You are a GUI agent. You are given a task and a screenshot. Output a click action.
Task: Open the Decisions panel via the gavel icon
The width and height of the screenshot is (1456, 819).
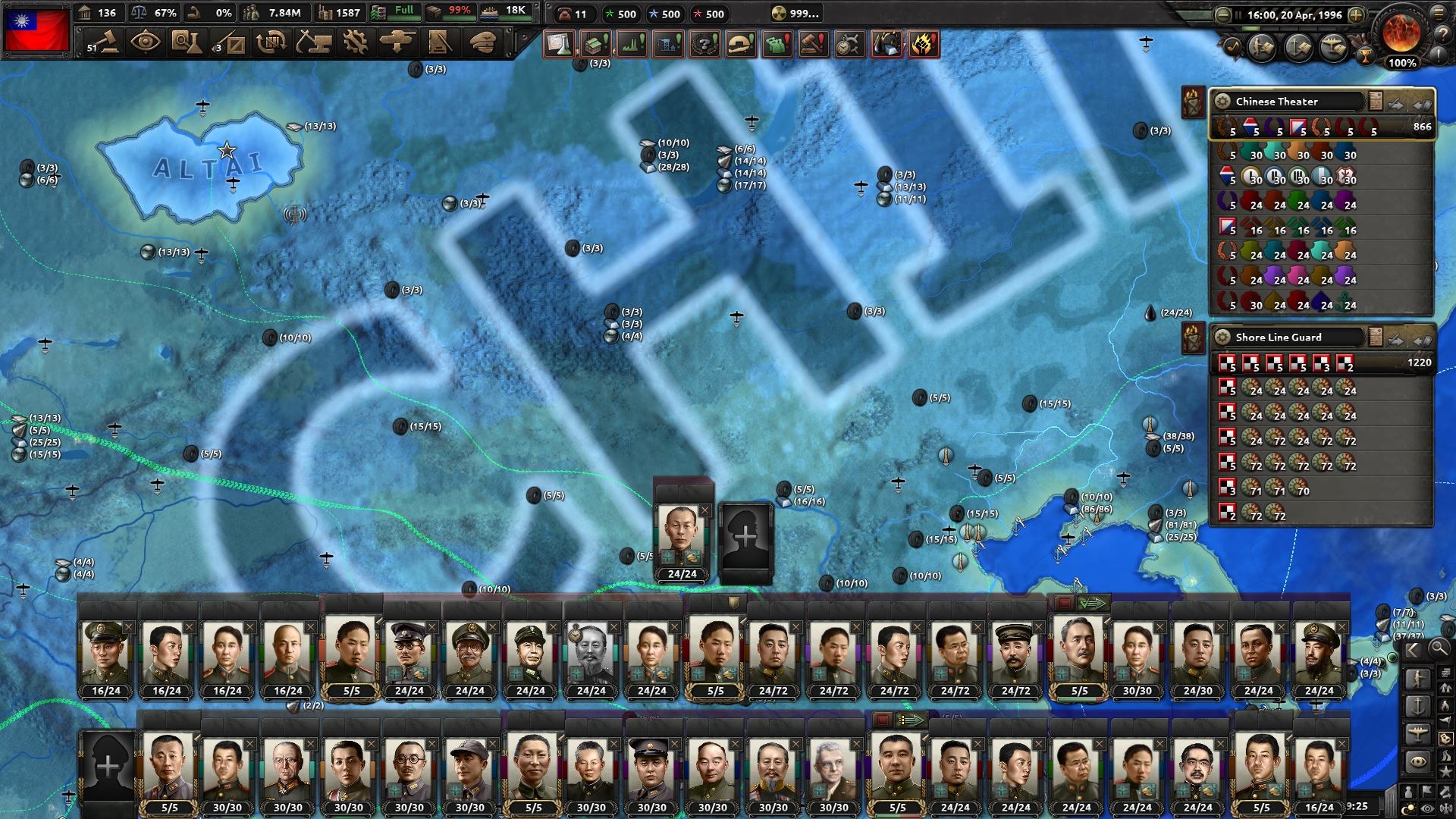[103, 43]
